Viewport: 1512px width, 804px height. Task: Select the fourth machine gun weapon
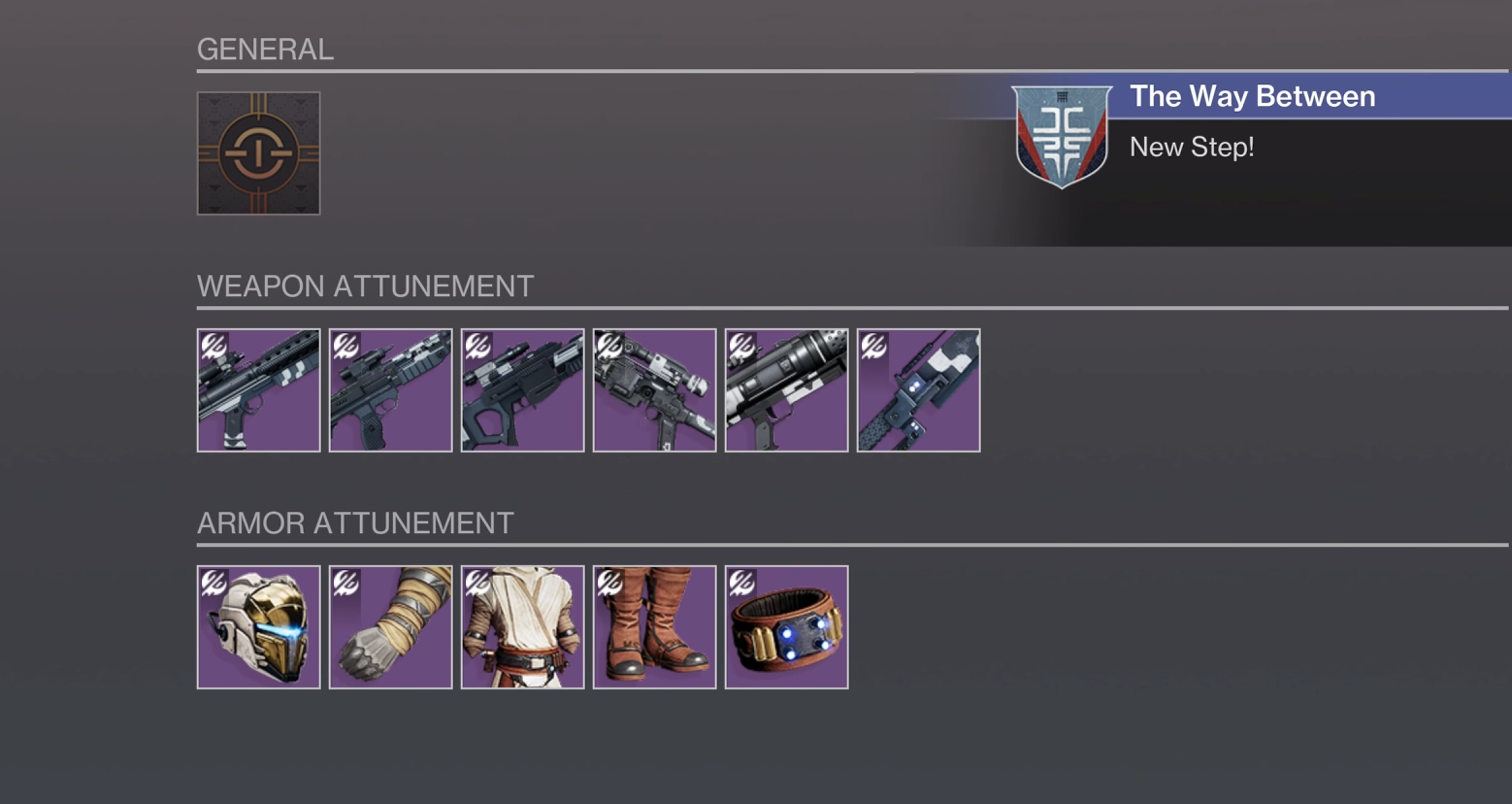pos(654,389)
